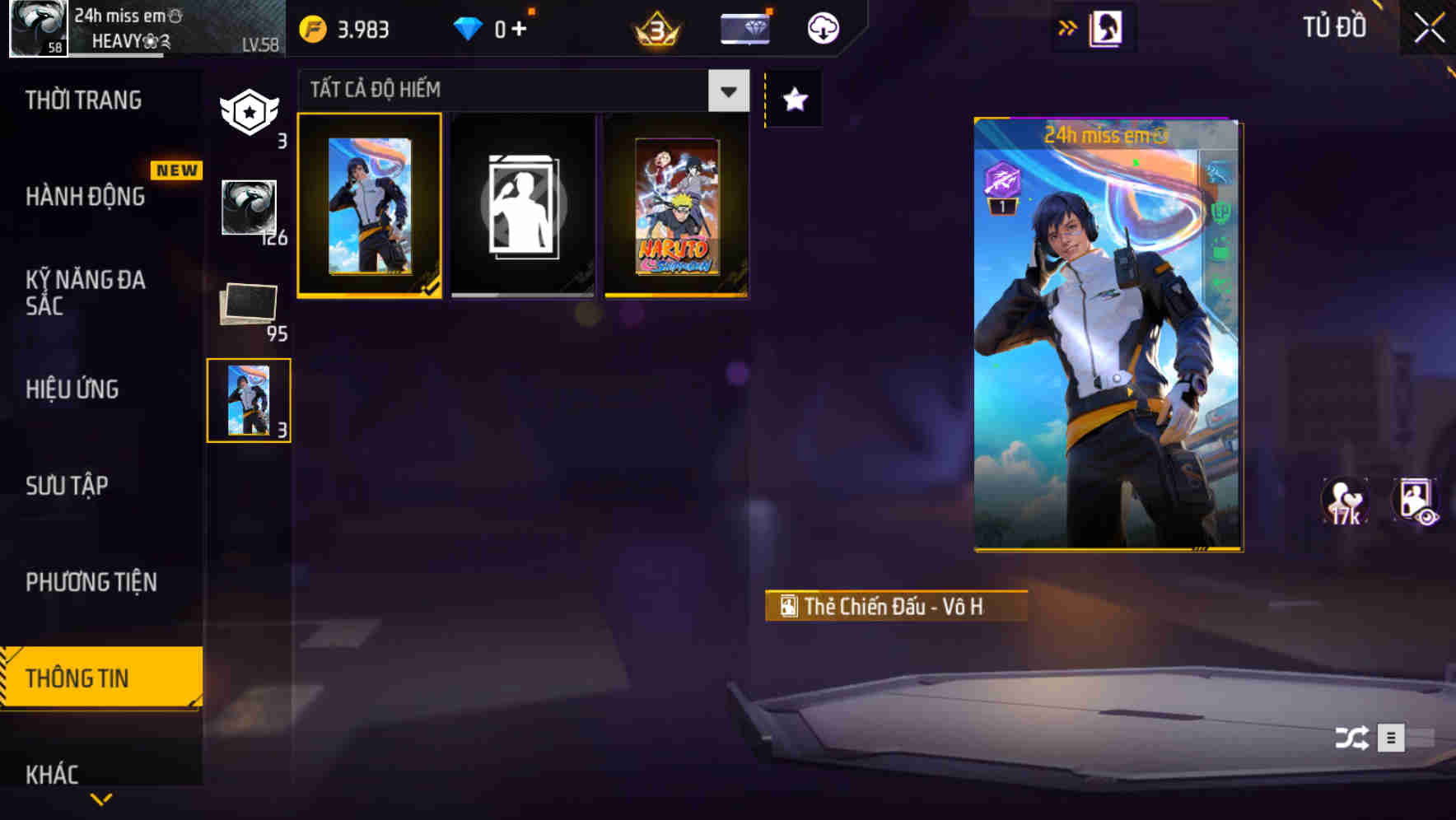The image size is (1456, 820).
Task: Select the TỦ ĐỒ label
Action: [x=1336, y=27]
